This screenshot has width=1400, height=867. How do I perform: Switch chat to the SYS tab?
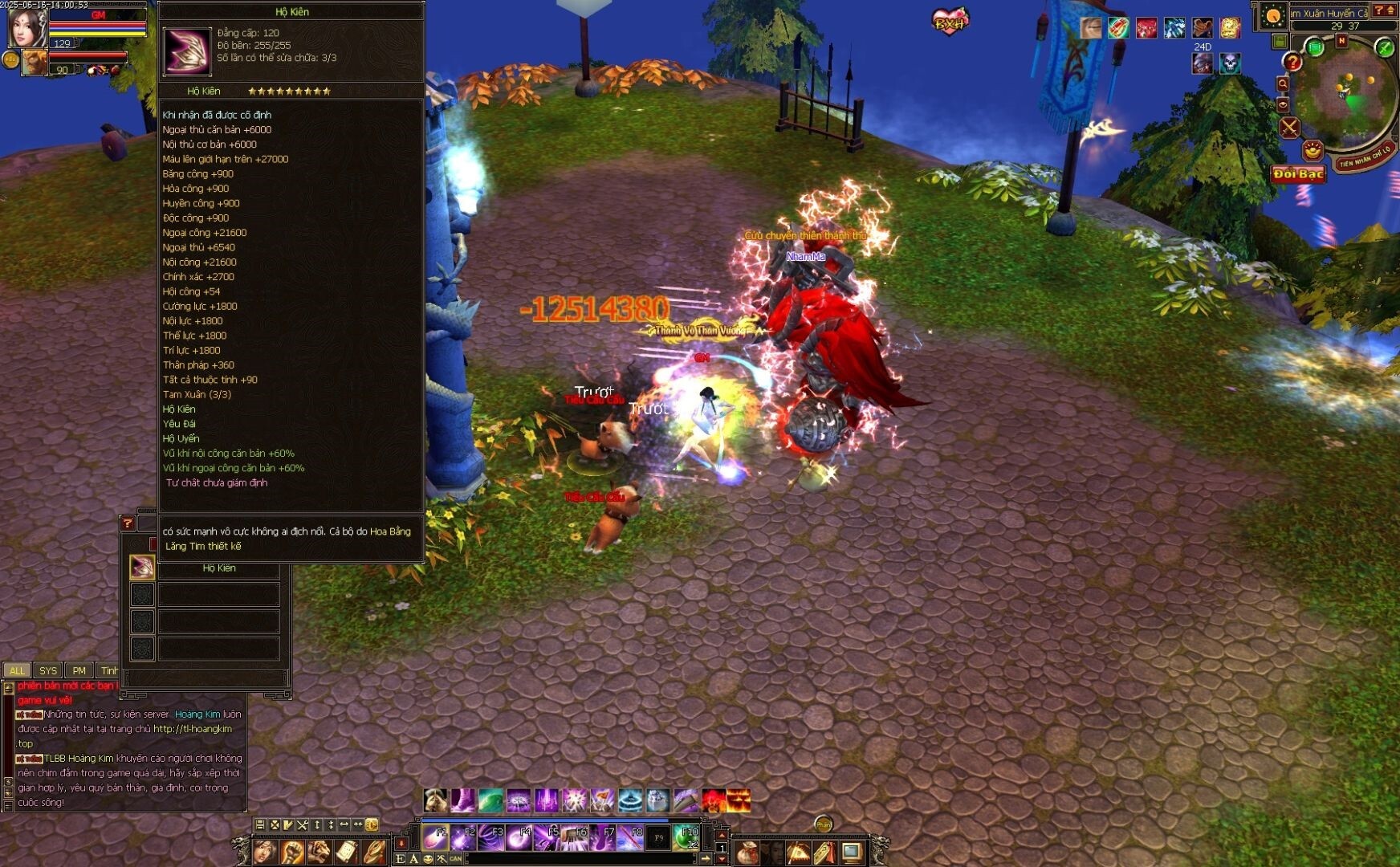tap(48, 670)
